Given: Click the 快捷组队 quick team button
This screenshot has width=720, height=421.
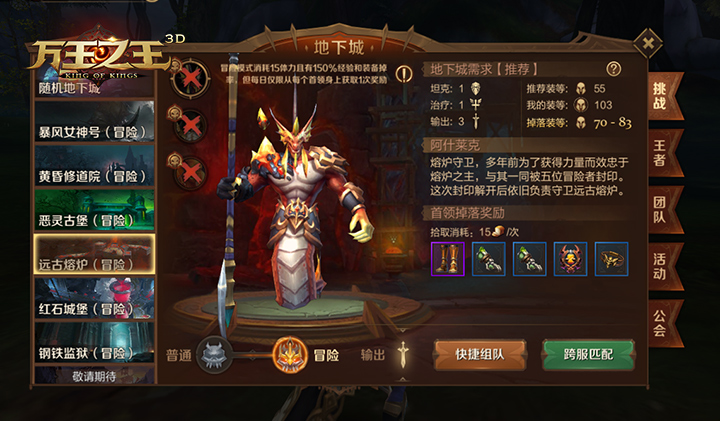Looking at the screenshot, I should (x=479, y=355).
